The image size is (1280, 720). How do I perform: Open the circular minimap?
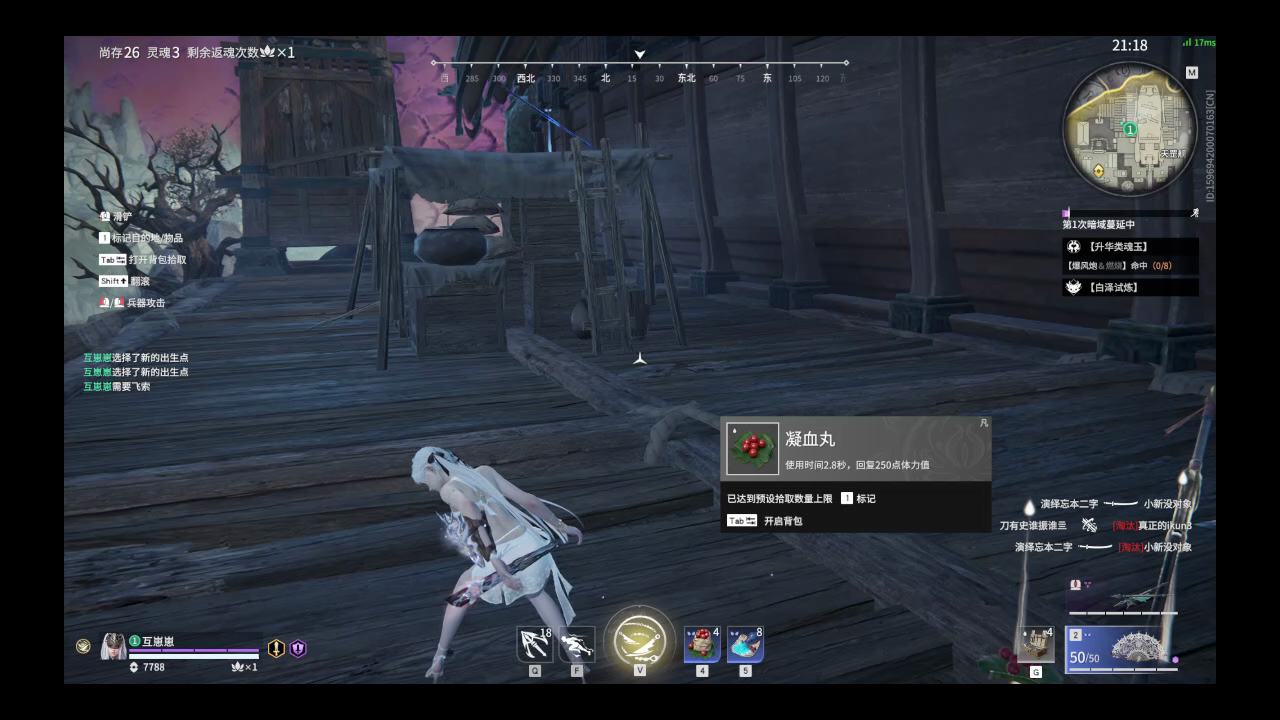(1129, 128)
